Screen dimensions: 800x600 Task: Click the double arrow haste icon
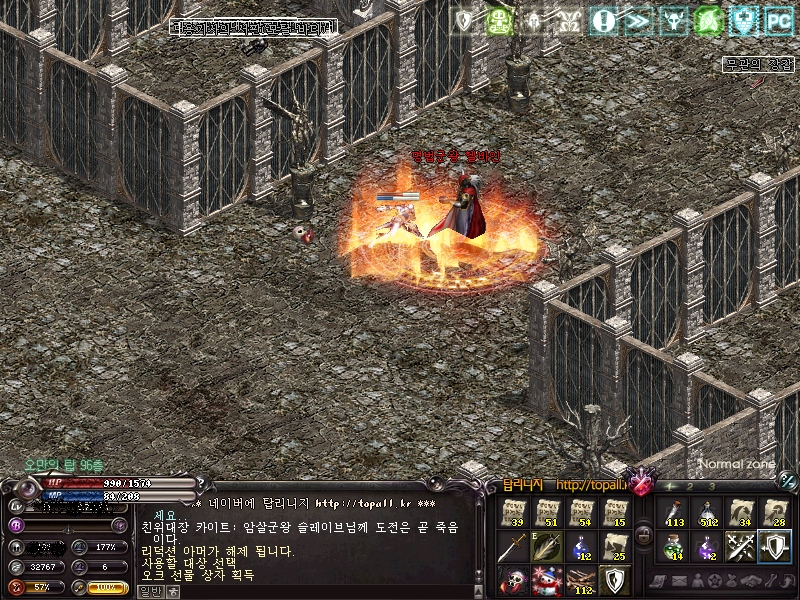pos(638,20)
